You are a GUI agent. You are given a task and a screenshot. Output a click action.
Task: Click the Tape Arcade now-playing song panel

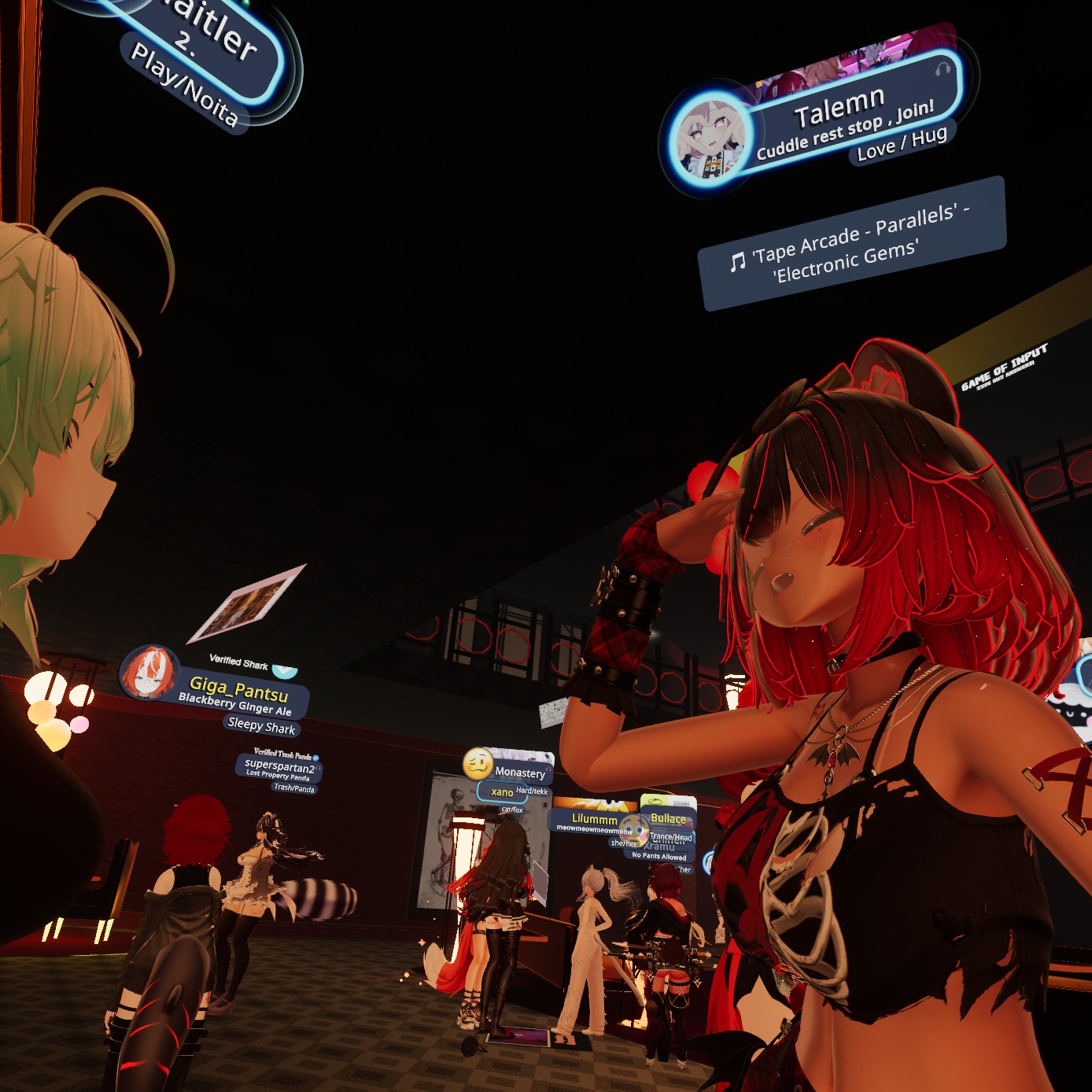point(851,244)
